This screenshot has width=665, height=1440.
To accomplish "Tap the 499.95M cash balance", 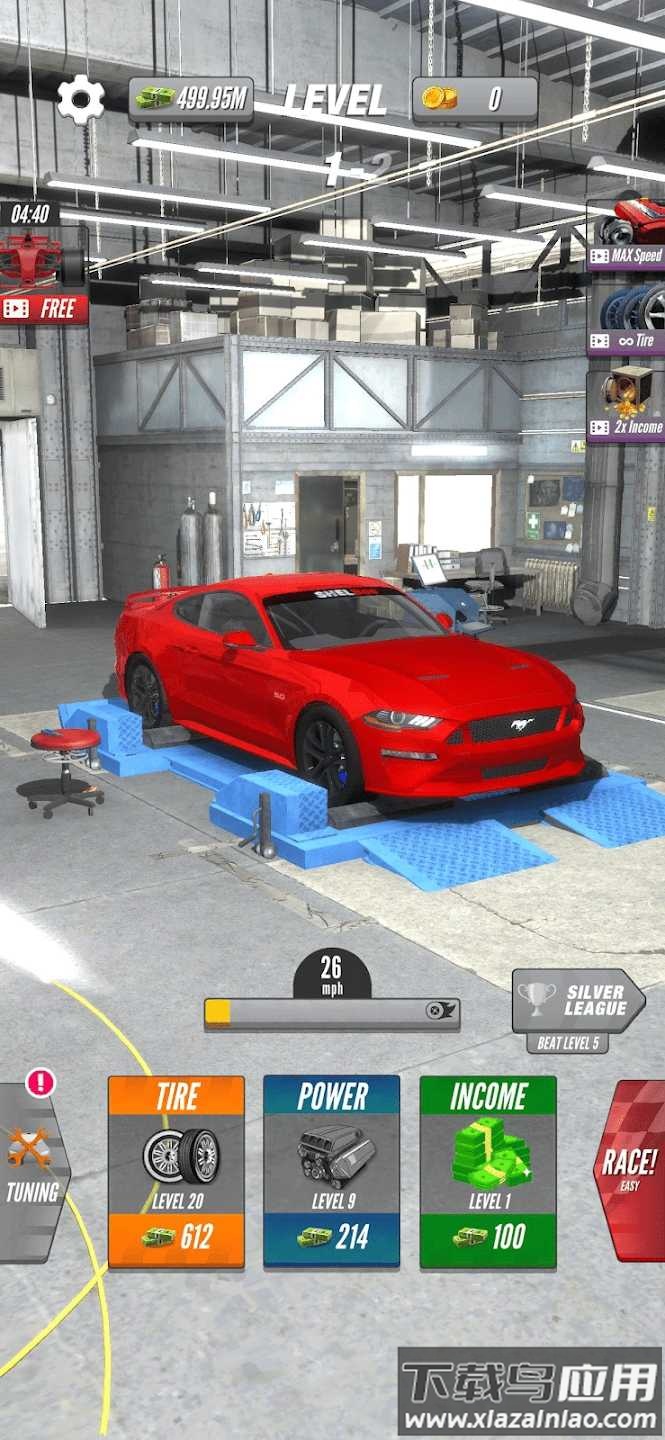I will [190, 98].
